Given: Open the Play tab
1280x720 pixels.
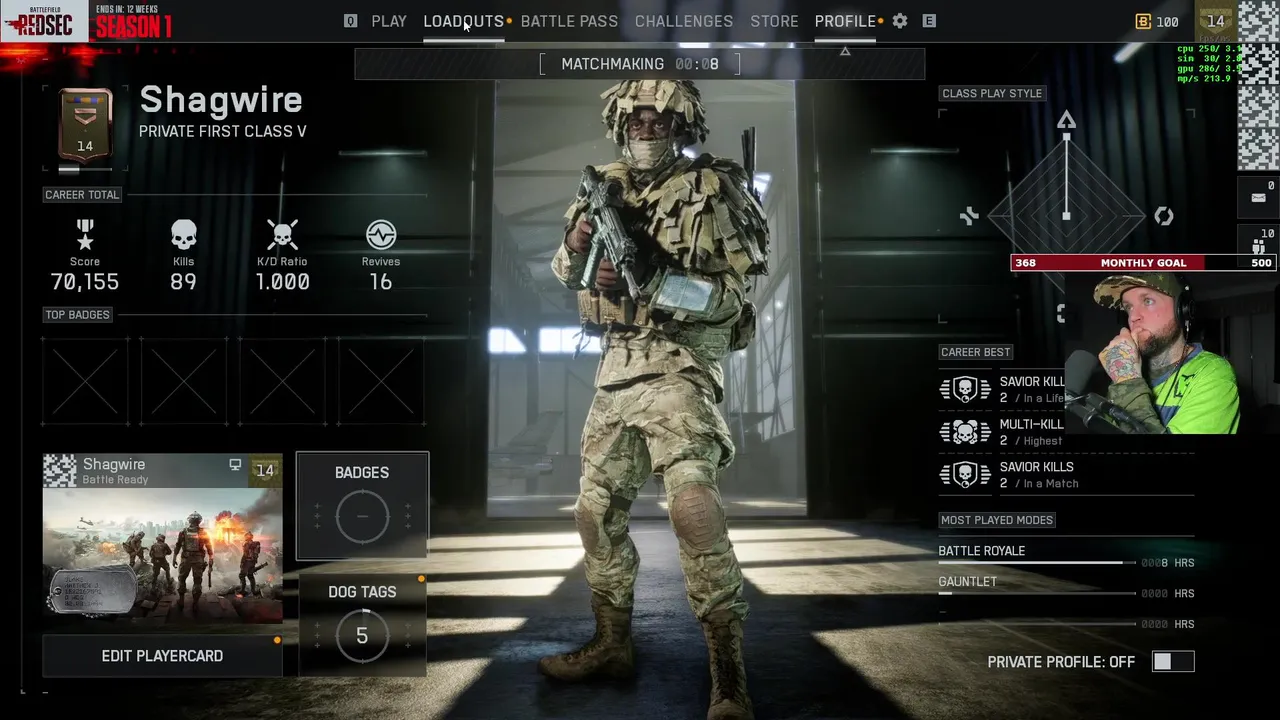Looking at the screenshot, I should point(388,21).
